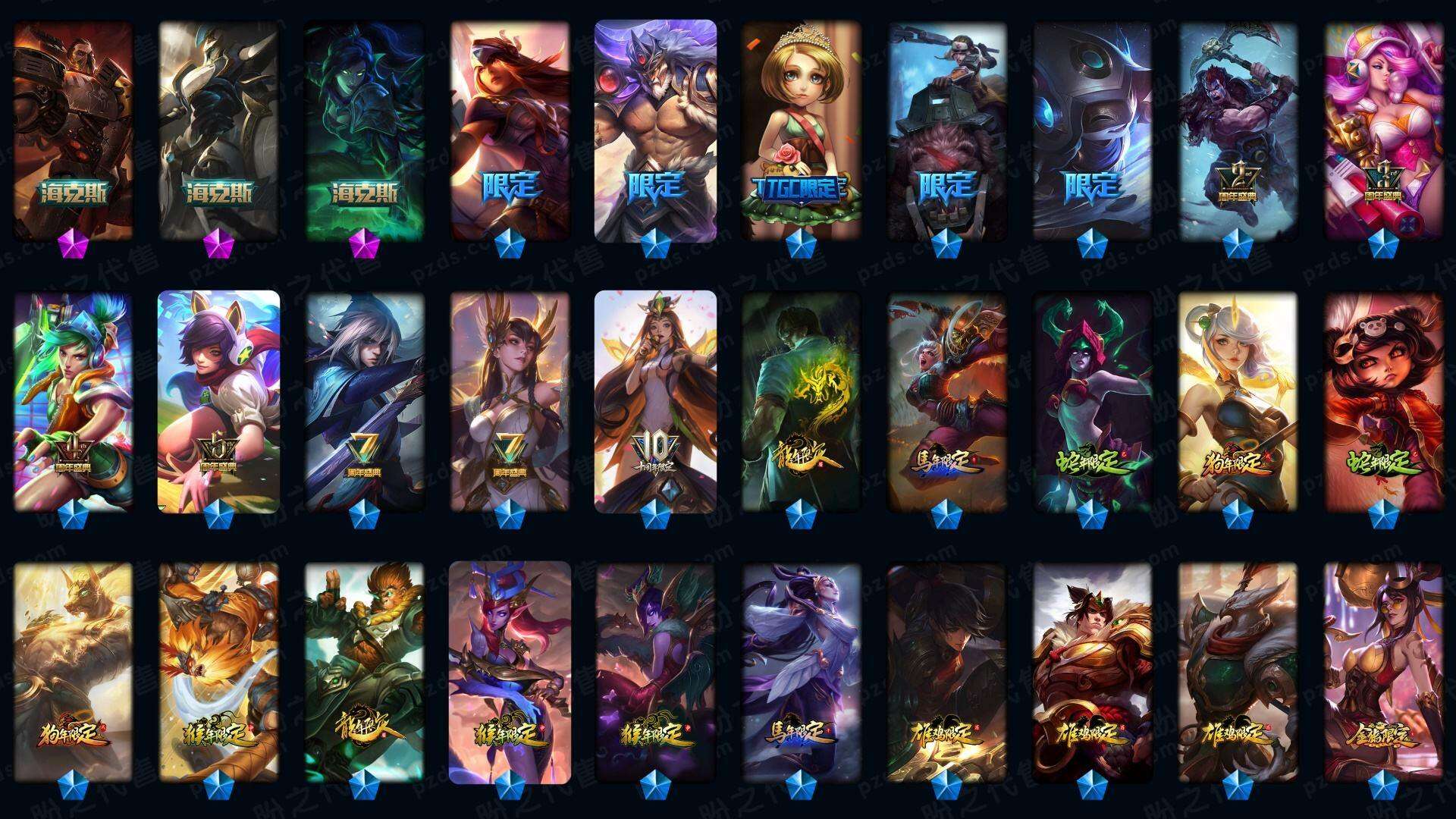Select the 10周年 limited skin card
The height and width of the screenshot is (819, 1456).
655,402
